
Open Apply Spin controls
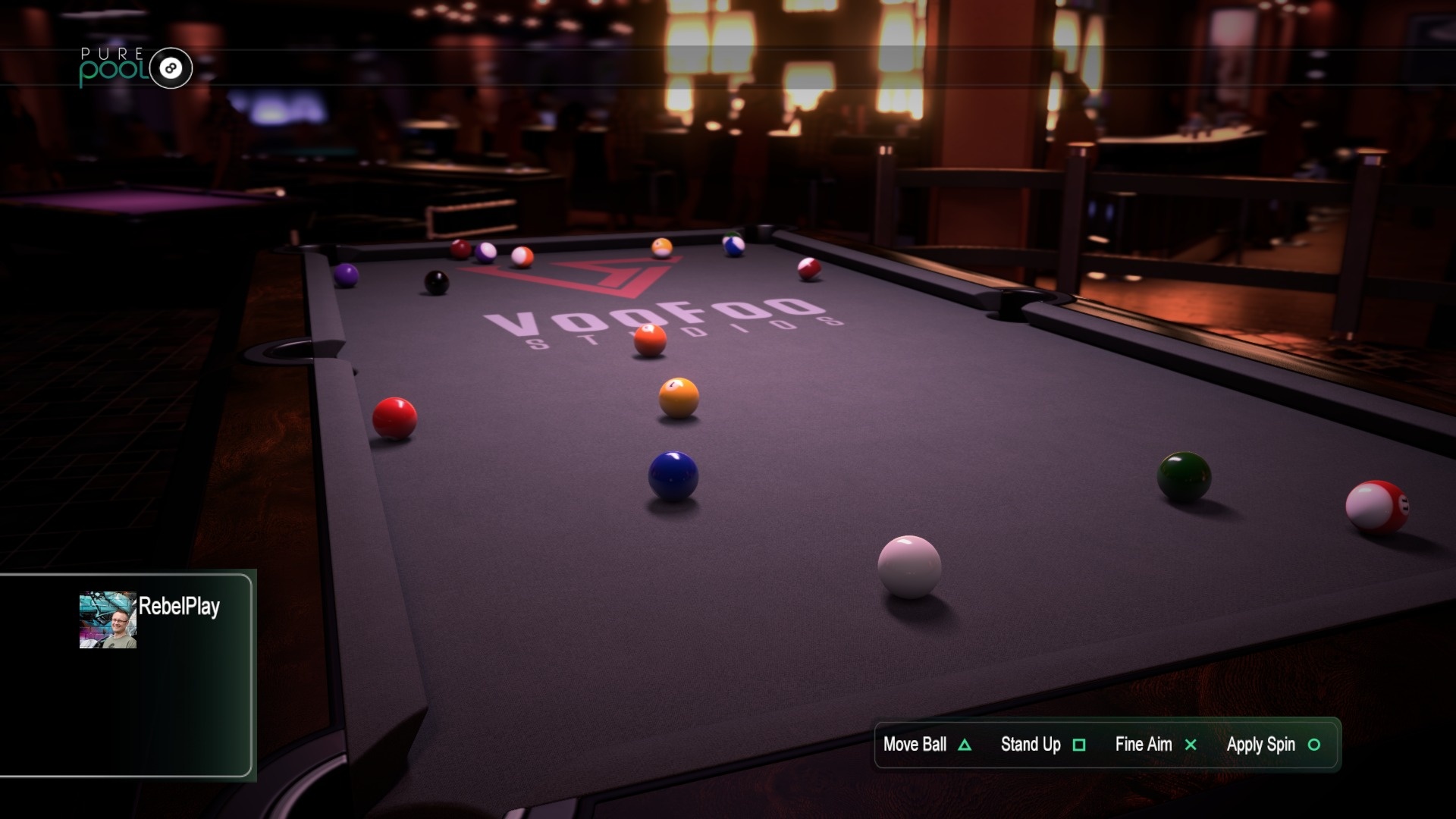tap(1260, 745)
